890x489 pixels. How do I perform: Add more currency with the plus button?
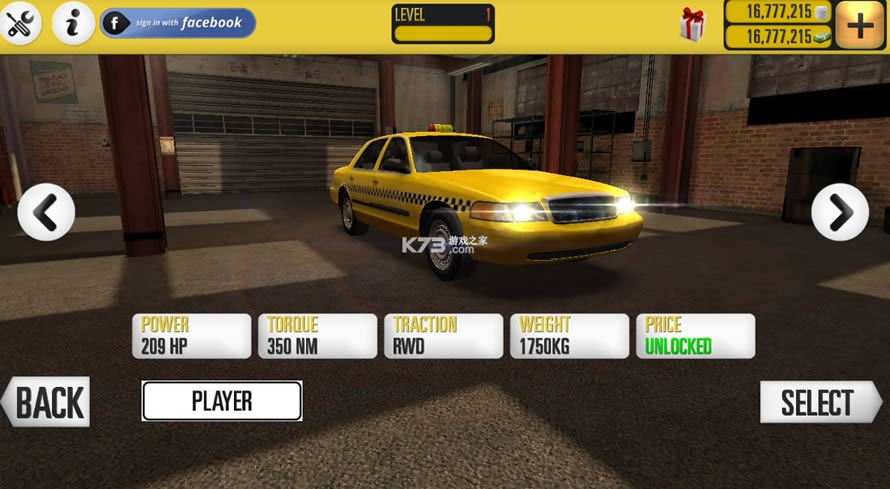pyautogui.click(x=859, y=25)
